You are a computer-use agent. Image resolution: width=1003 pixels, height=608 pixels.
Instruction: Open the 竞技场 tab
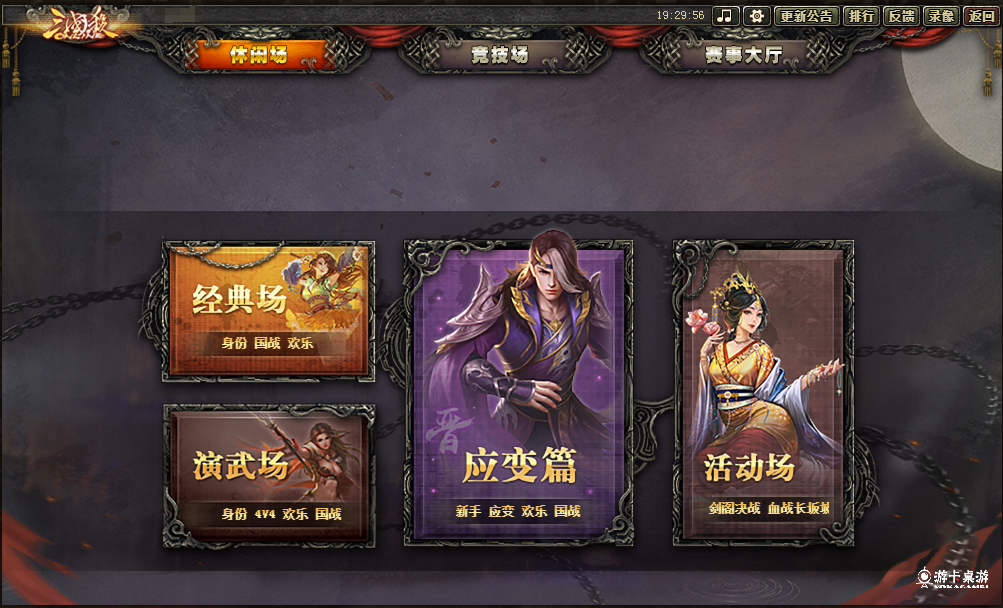(499, 55)
